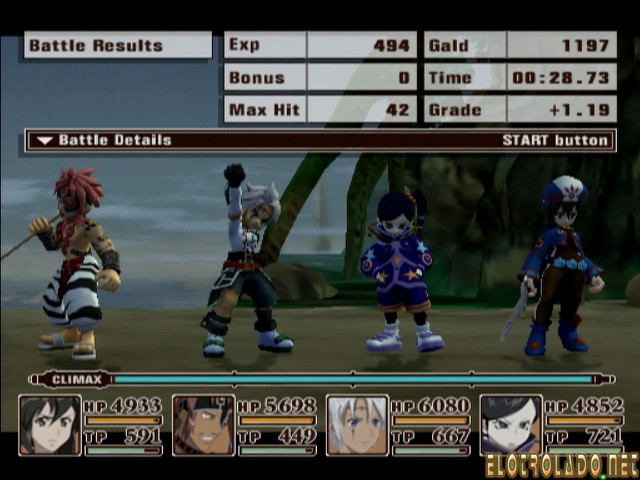Image resolution: width=640 pixels, height=480 pixels.
Task: Pick the party portrait with 4852 HP
Action: pyautogui.click(x=511, y=425)
